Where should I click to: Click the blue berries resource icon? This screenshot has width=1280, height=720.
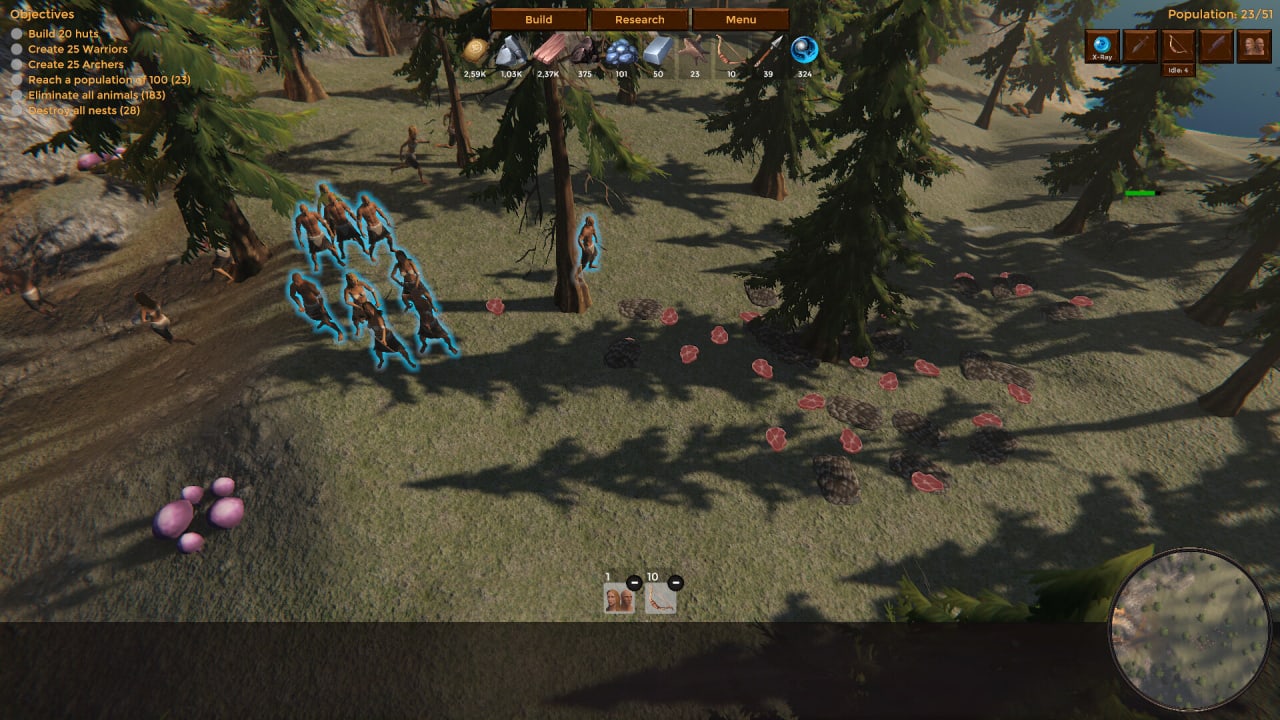(621, 52)
